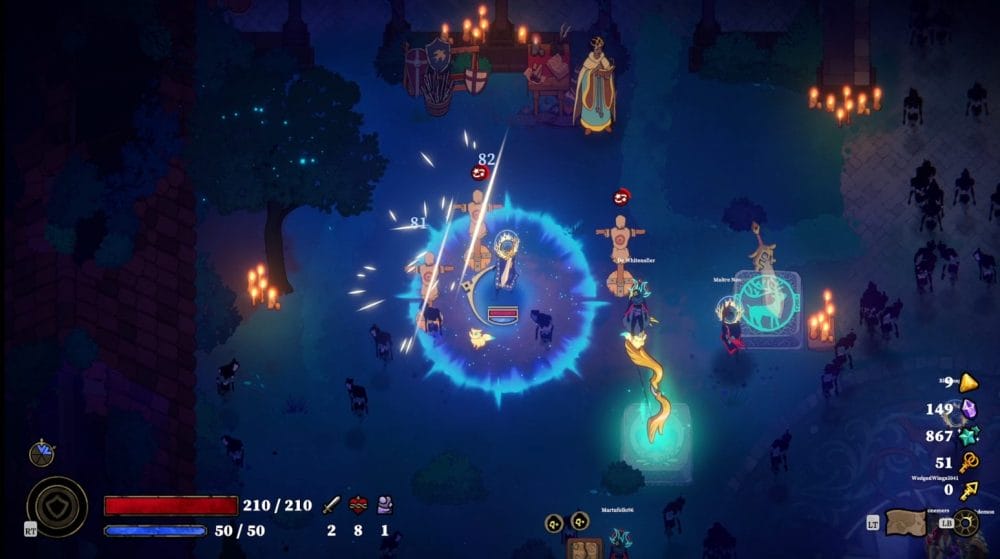Click the golden arrow key icon

tap(968, 490)
